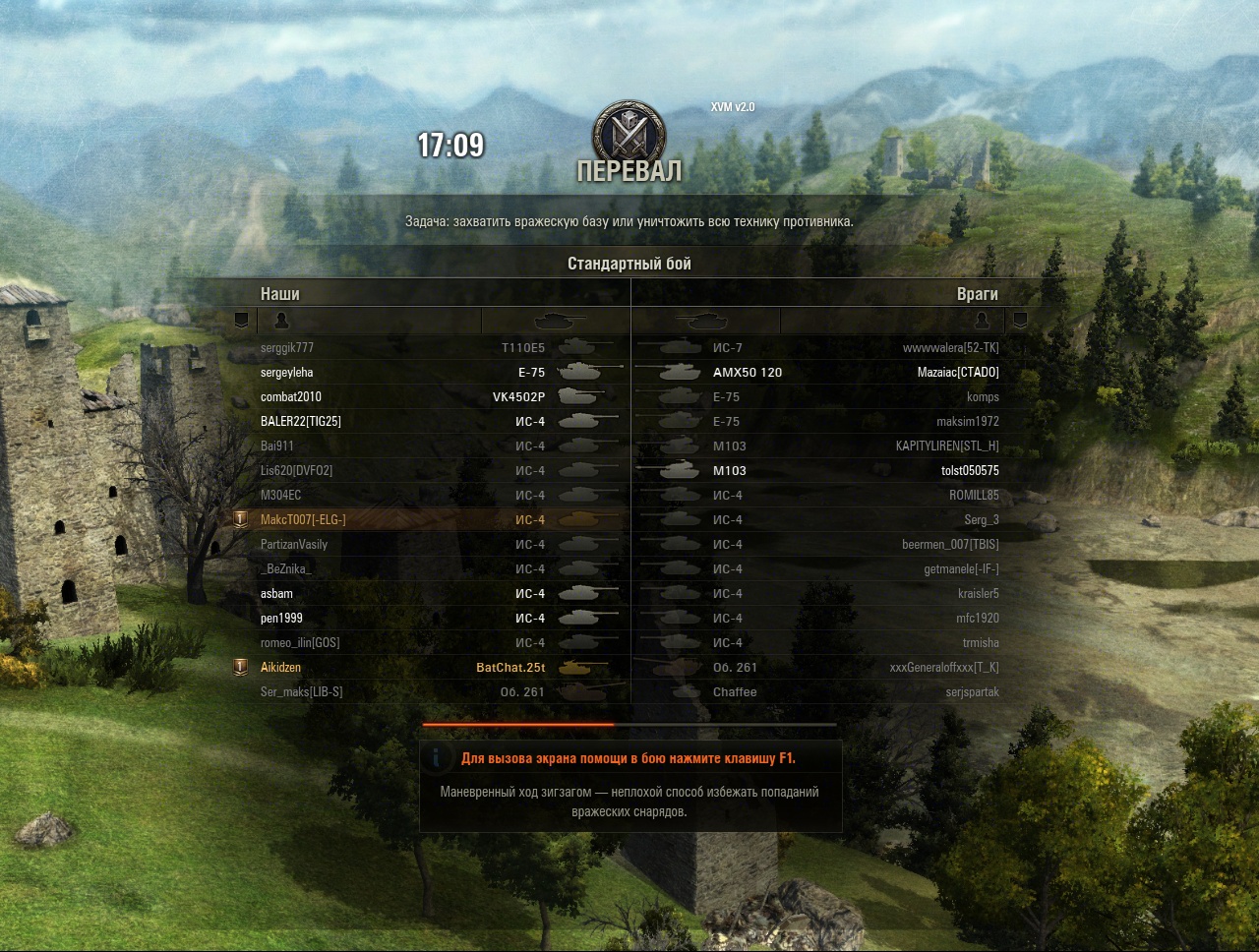Screen dimensions: 1259x952
Task: Choose enemy tolst050575's M103 row
Action: point(969,471)
